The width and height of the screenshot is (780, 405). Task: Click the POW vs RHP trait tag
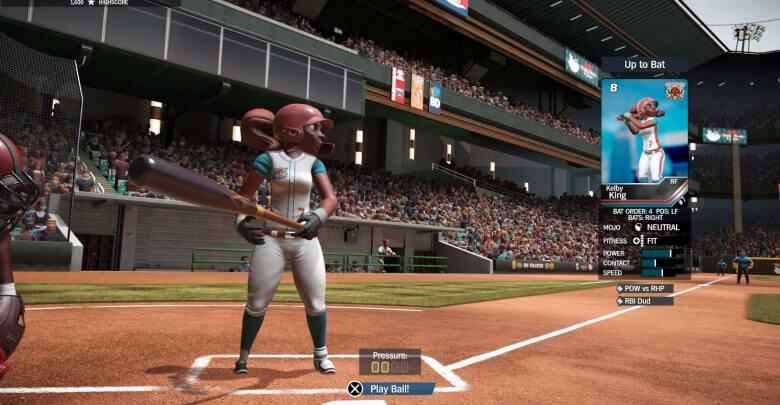click(645, 288)
